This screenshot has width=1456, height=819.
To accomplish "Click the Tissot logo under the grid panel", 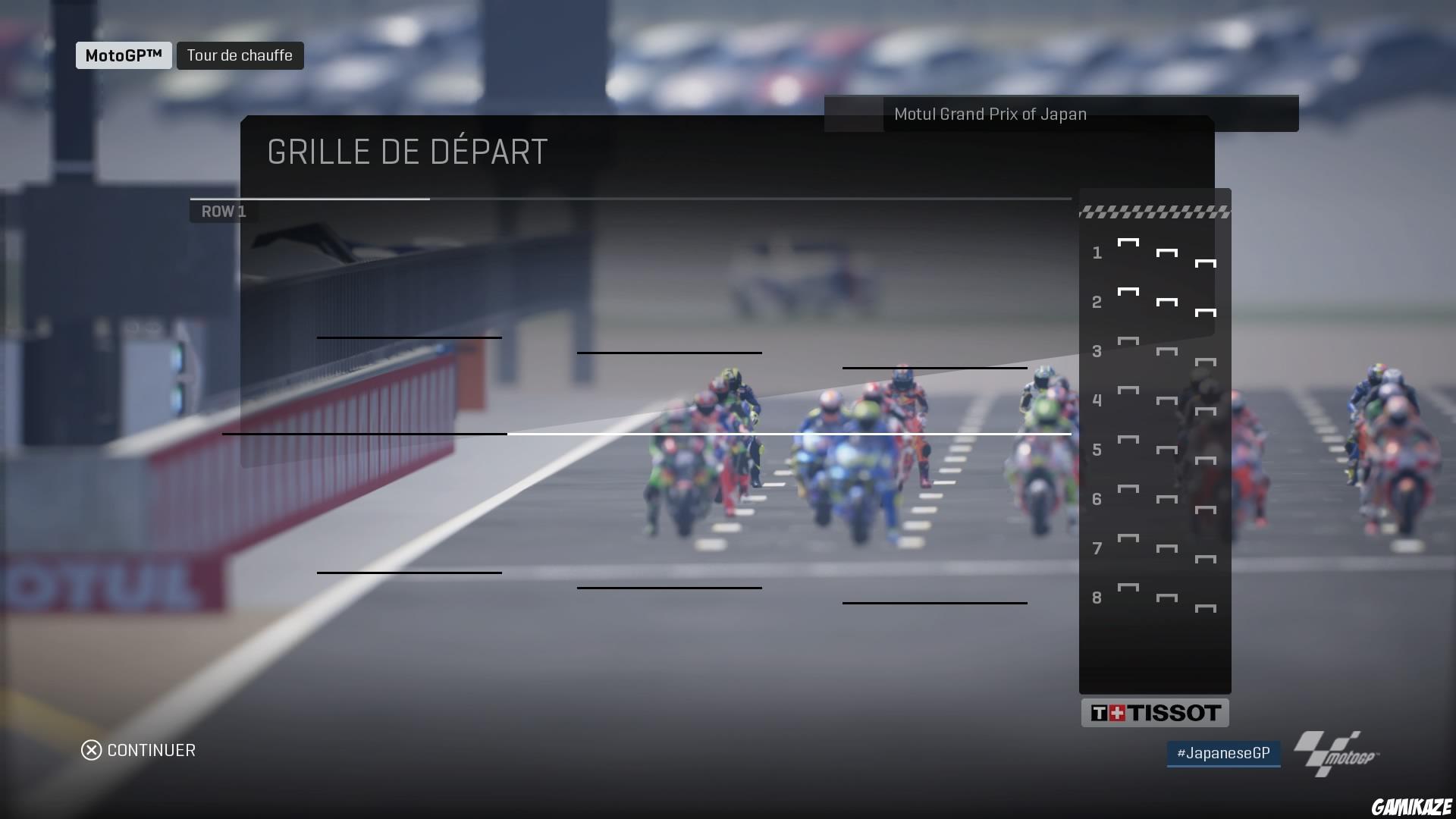I will pyautogui.click(x=1155, y=712).
